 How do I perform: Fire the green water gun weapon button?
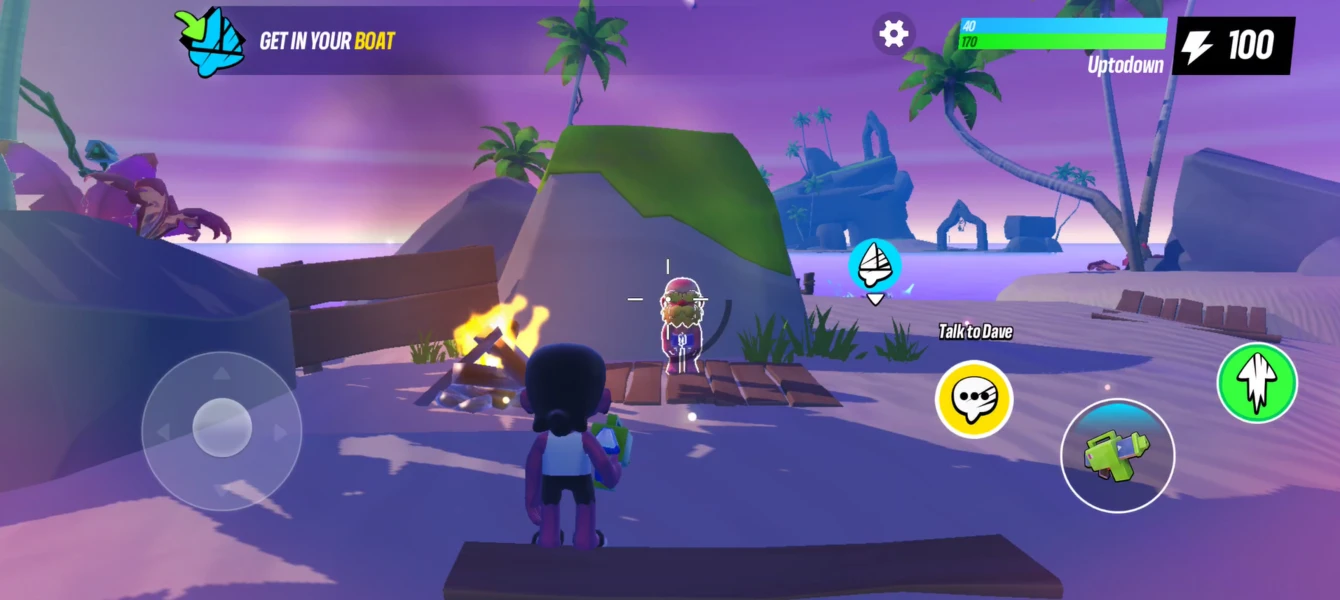tap(1117, 455)
